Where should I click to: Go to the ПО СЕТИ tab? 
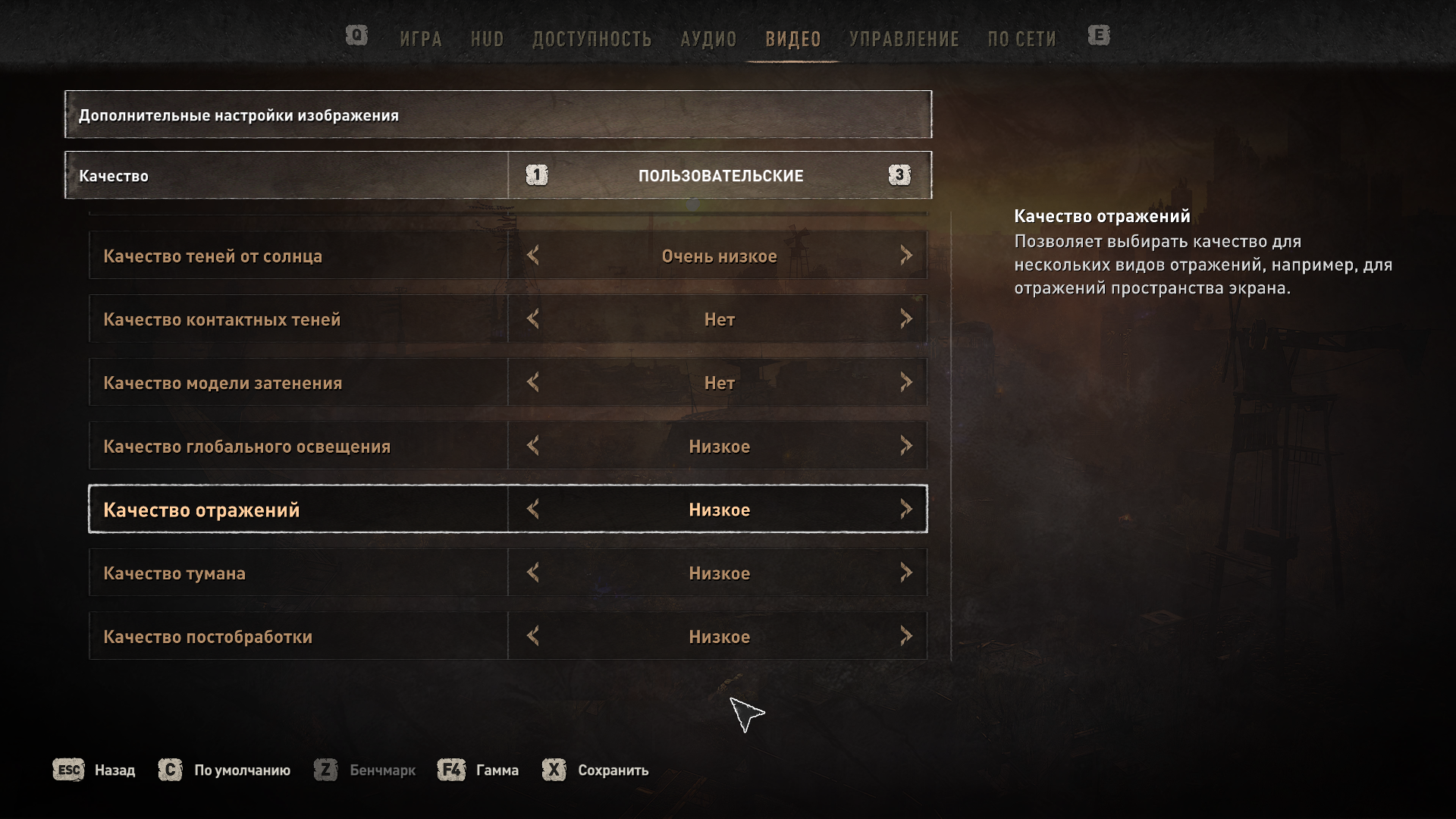pos(1021,39)
